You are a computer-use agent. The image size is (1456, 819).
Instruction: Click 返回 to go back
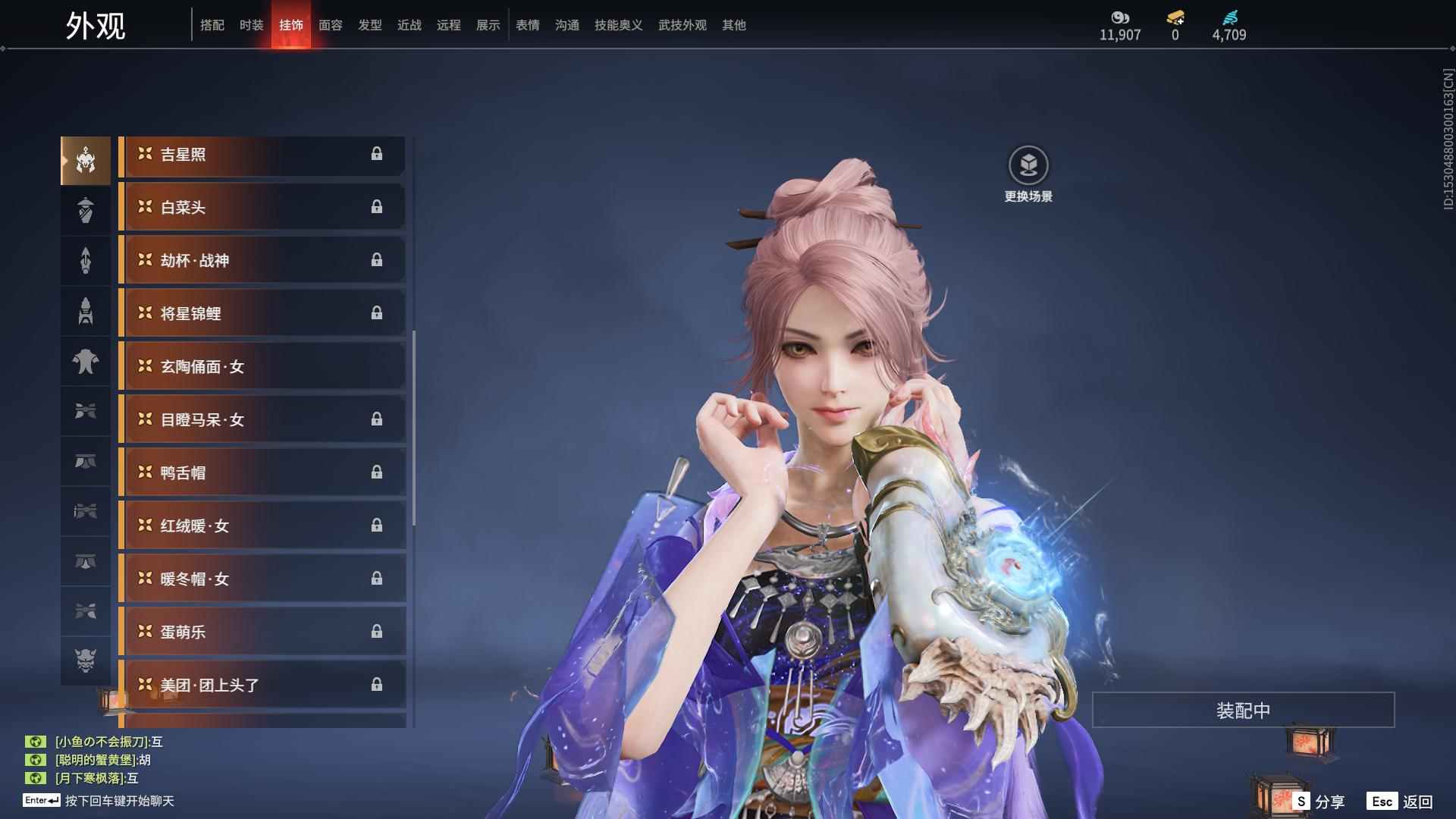pyautogui.click(x=1401, y=802)
